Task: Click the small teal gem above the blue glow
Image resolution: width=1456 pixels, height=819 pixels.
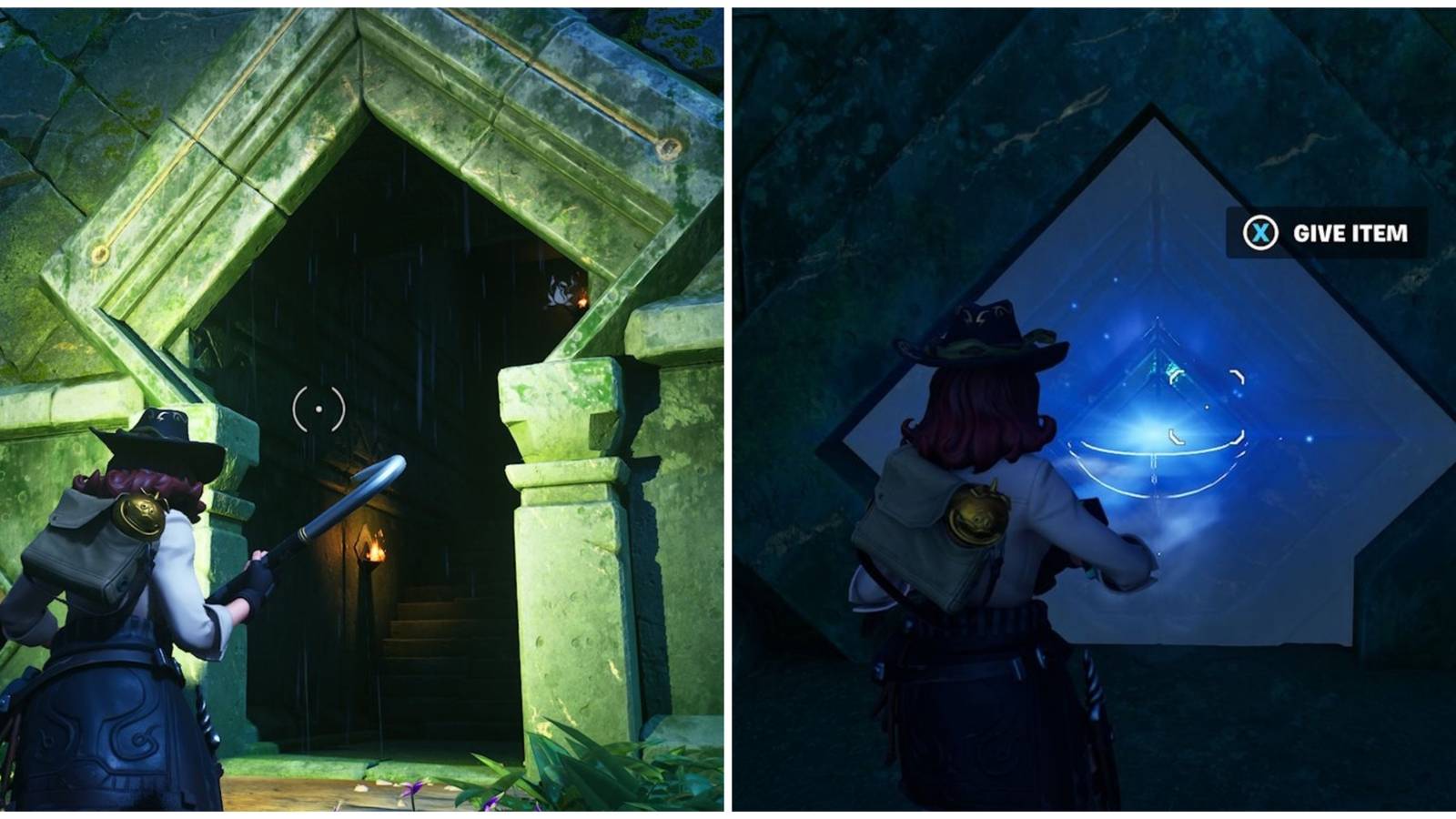Action: coord(1174,370)
